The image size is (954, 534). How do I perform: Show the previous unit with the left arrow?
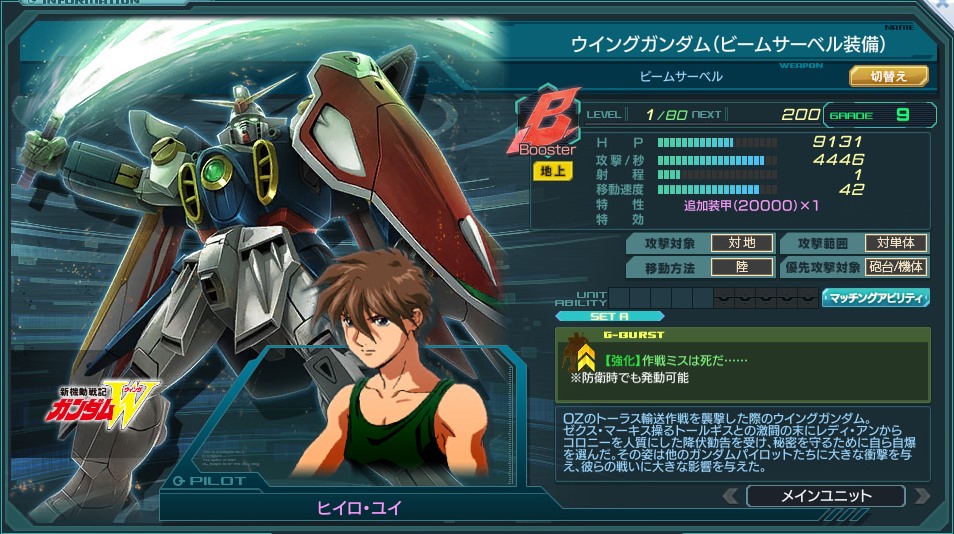731,496
